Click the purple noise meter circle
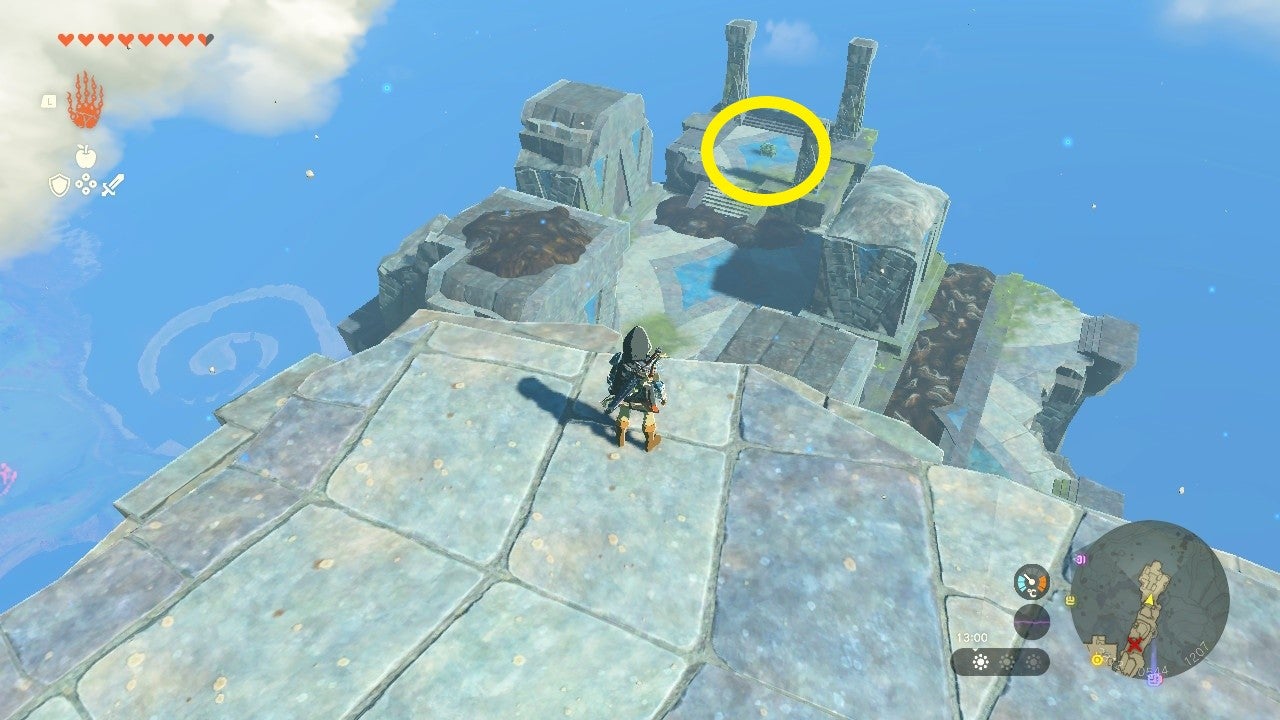The width and height of the screenshot is (1280, 720). pyautogui.click(x=1031, y=620)
